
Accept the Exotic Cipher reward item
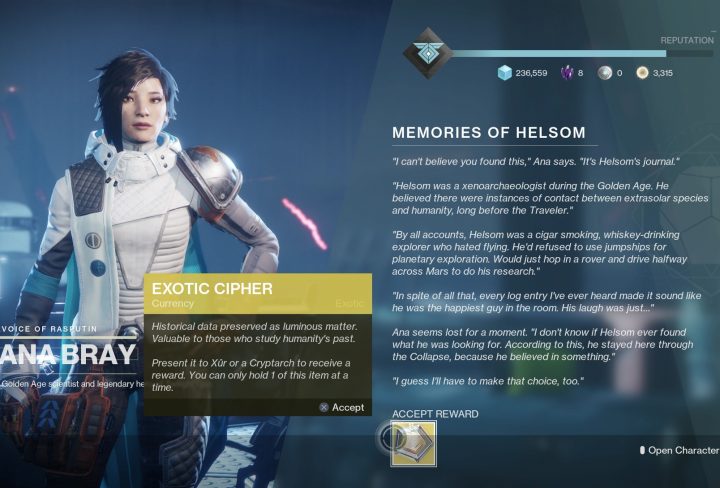pyautogui.click(x=413, y=441)
